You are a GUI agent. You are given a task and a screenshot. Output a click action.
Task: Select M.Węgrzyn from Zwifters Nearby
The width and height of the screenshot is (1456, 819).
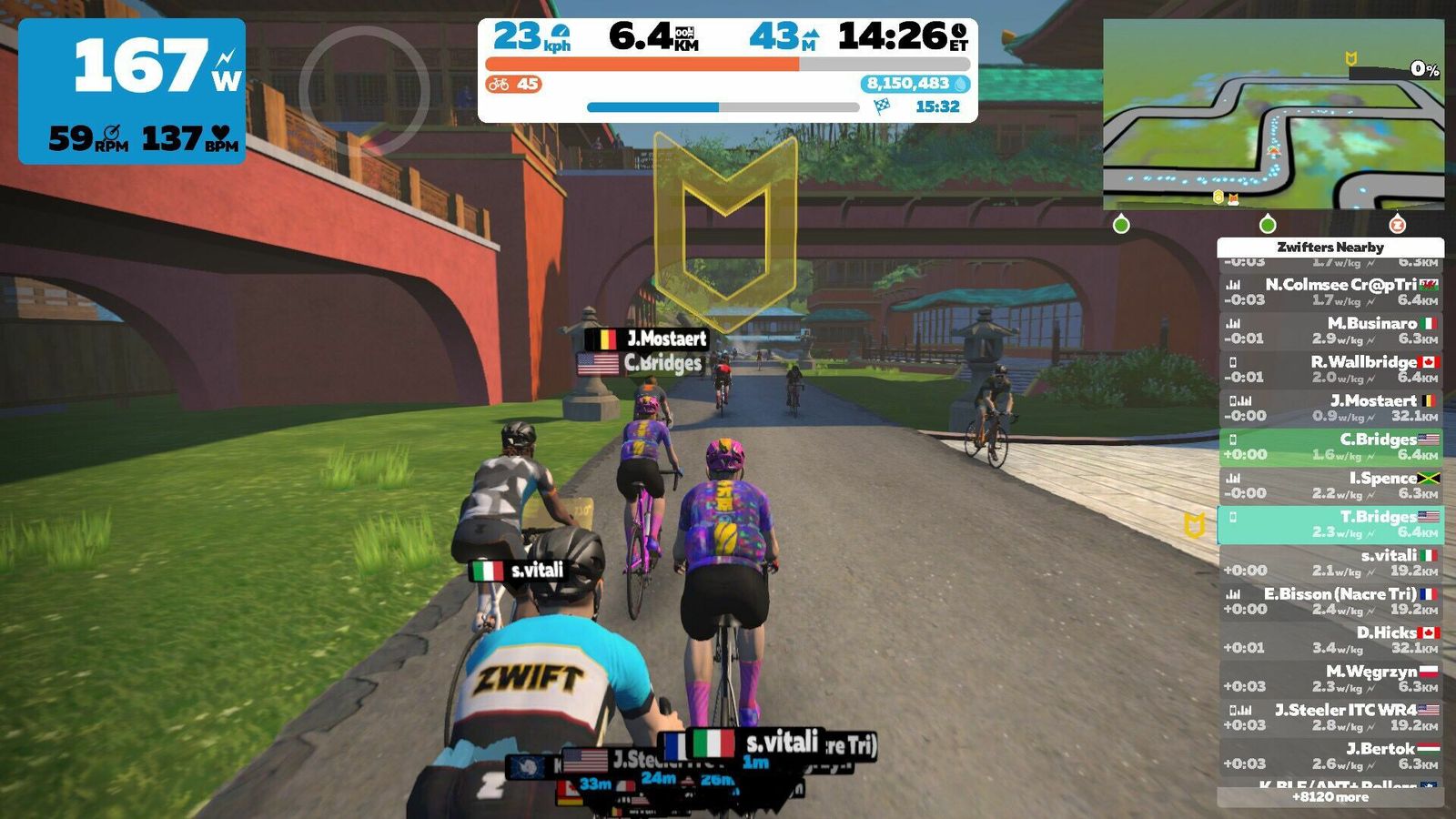coord(1330,679)
